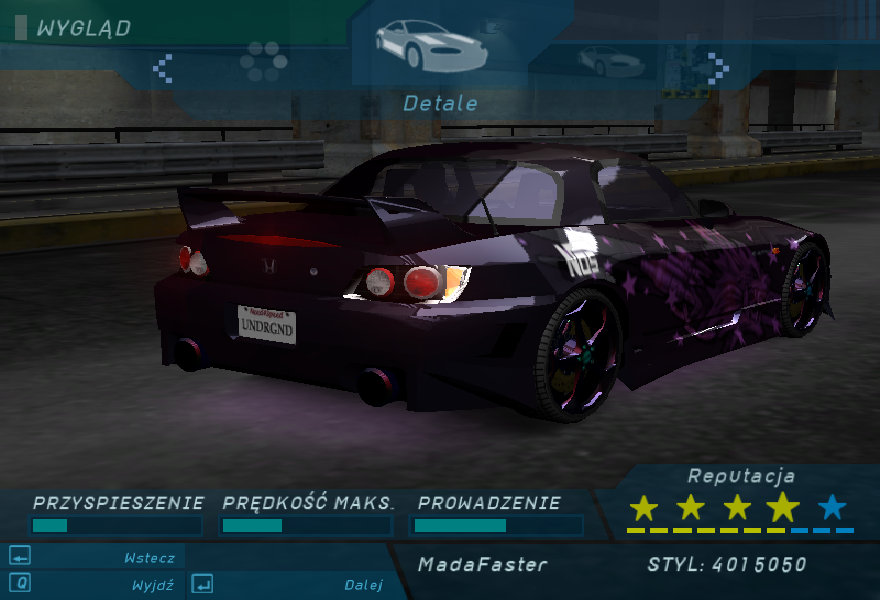The width and height of the screenshot is (880, 600).
Task: Select the highlighted Detale car icon
Action: point(431,45)
